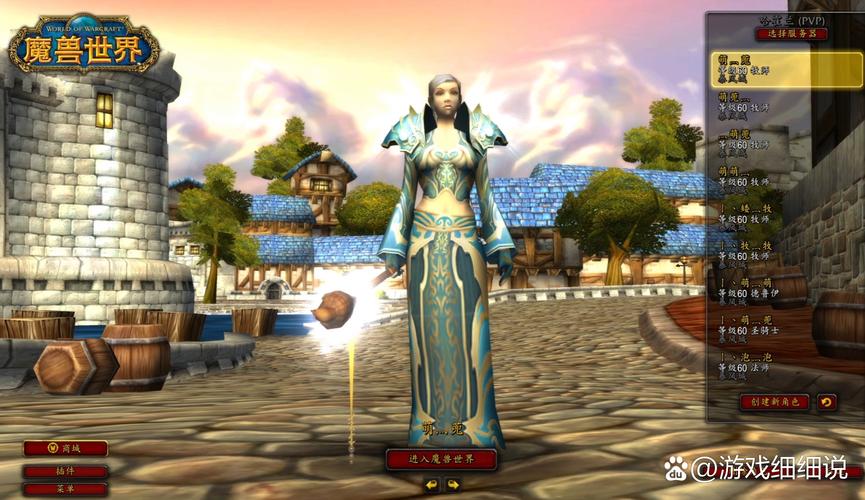Open the 菜单 menu
Screen dimensions: 865x500
click(65, 489)
